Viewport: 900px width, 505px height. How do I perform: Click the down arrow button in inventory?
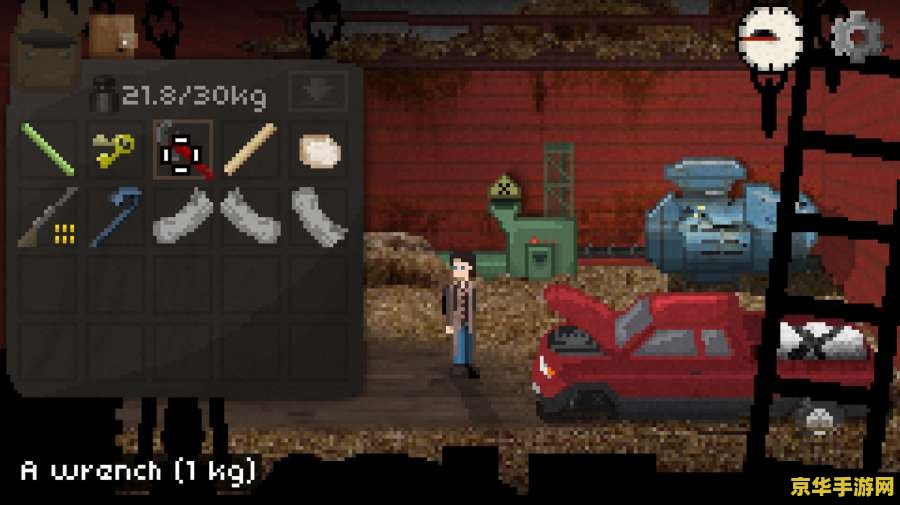coord(317,92)
